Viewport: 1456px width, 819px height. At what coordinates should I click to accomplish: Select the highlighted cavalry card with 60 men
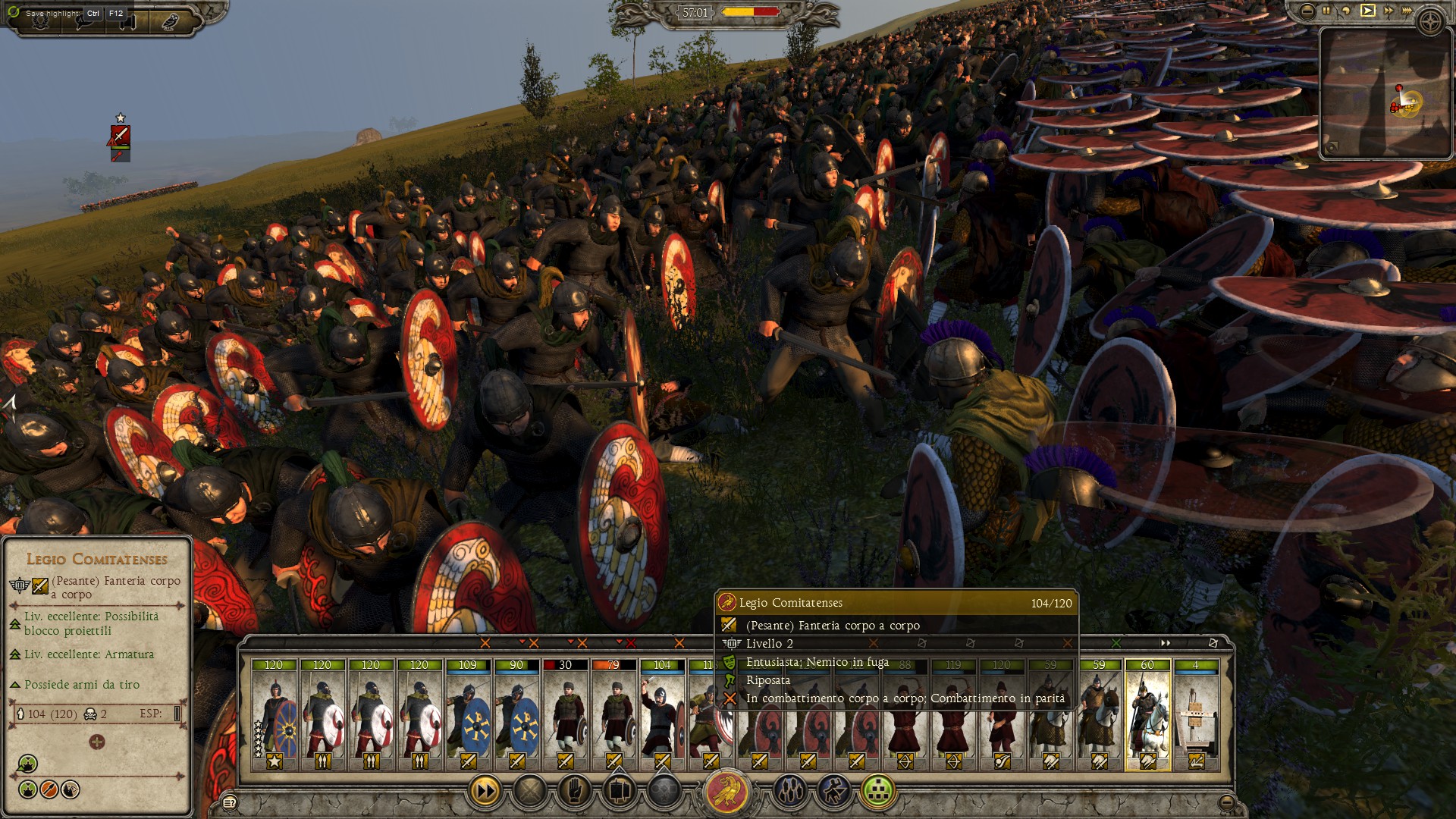(1147, 714)
